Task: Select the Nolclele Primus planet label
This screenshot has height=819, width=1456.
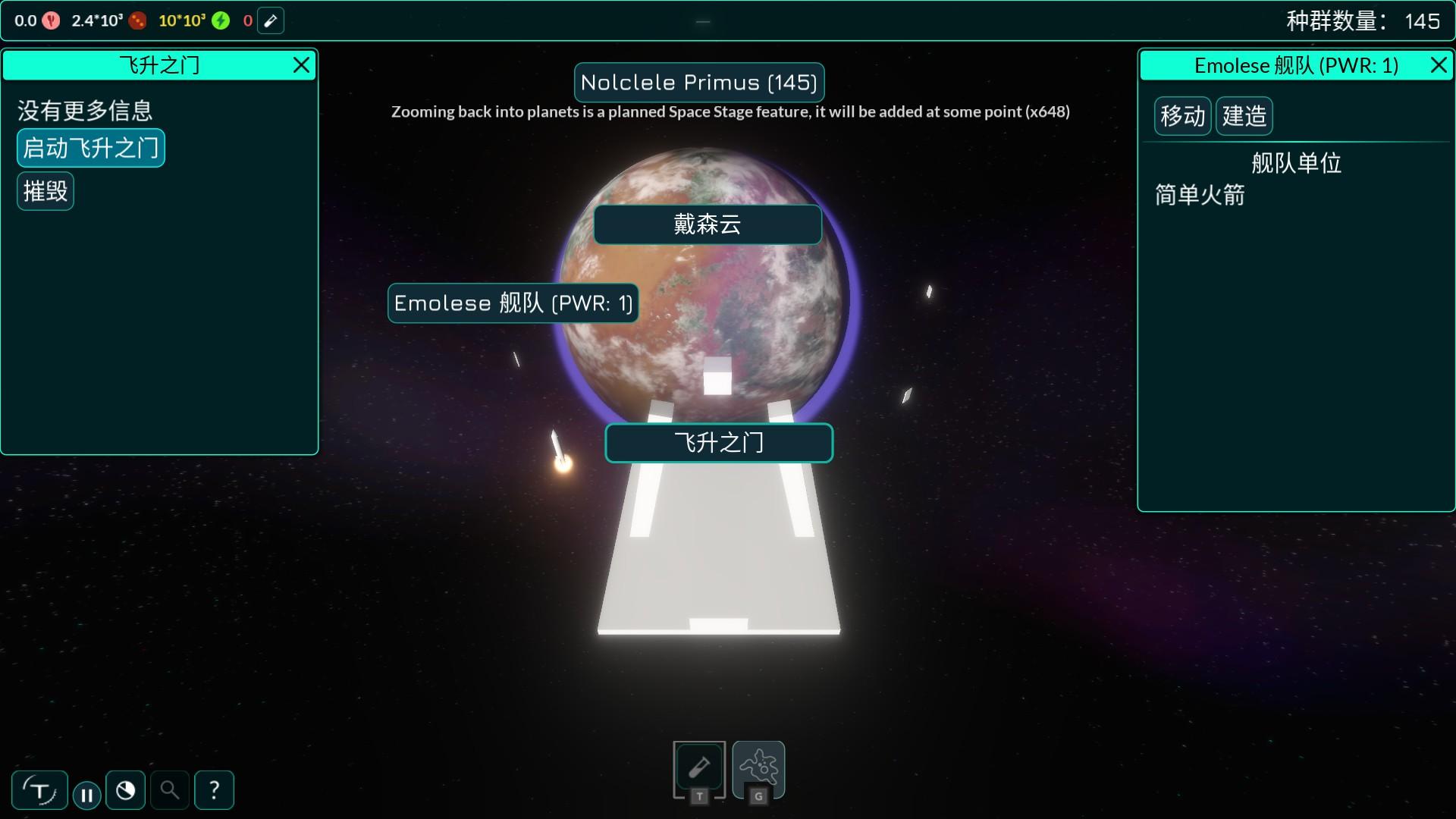Action: 698,83
